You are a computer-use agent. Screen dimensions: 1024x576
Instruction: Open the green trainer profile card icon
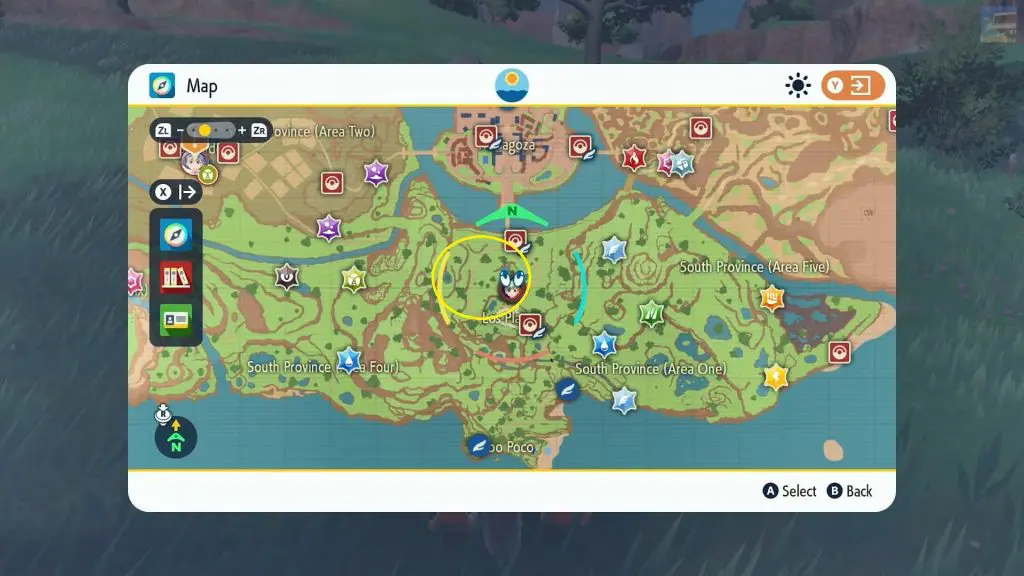pyautogui.click(x=176, y=319)
